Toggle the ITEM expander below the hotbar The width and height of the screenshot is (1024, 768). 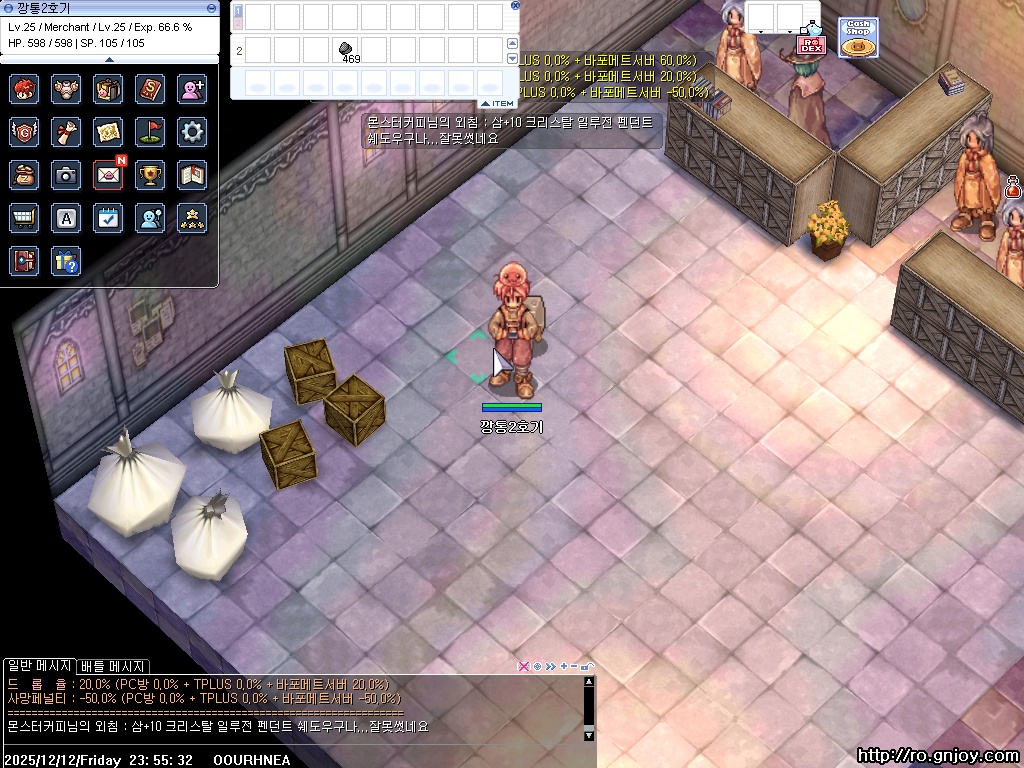[x=497, y=103]
